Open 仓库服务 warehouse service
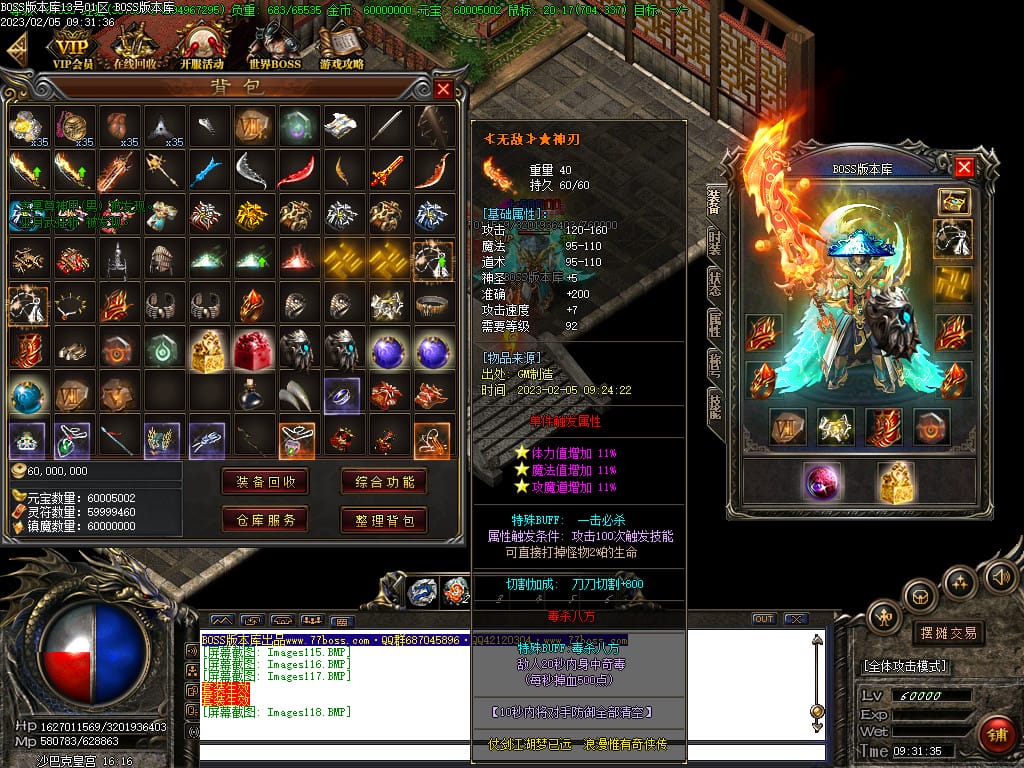Screen dimensions: 1024x768 (x=266, y=520)
